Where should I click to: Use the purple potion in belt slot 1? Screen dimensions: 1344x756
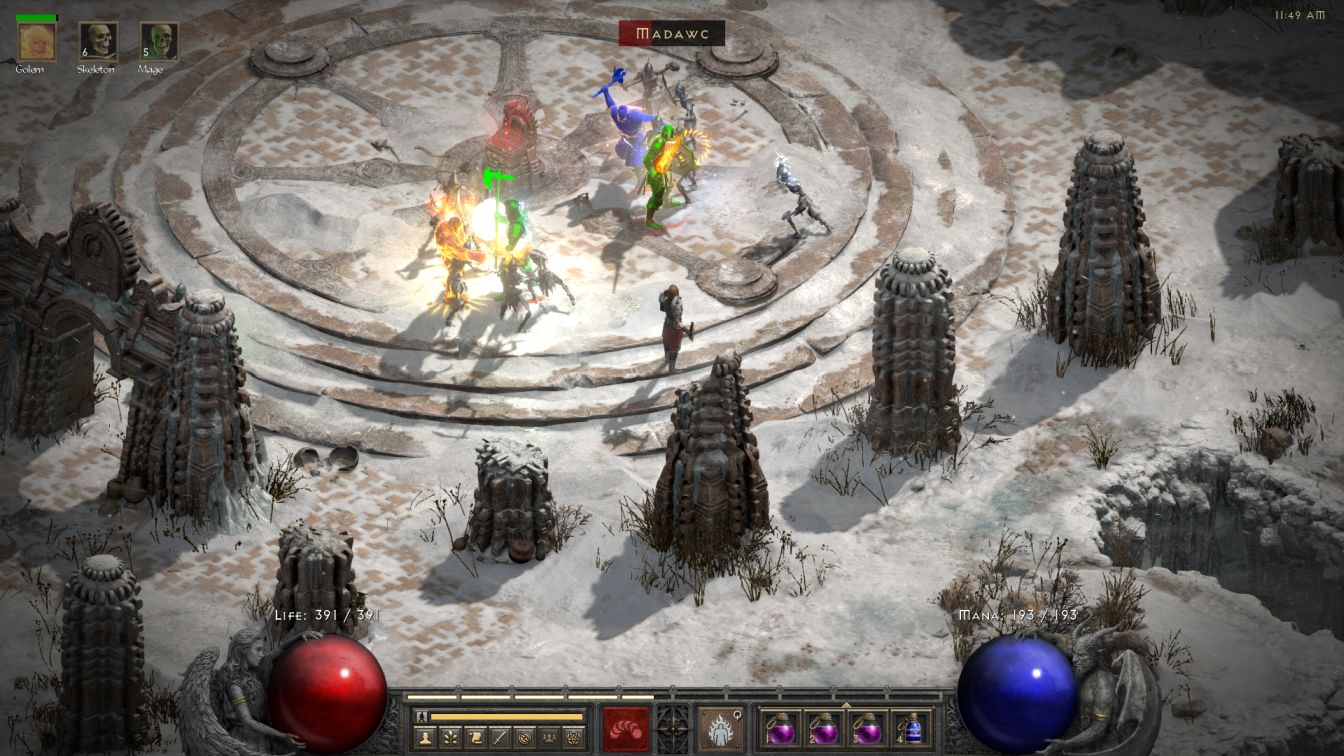[780, 728]
